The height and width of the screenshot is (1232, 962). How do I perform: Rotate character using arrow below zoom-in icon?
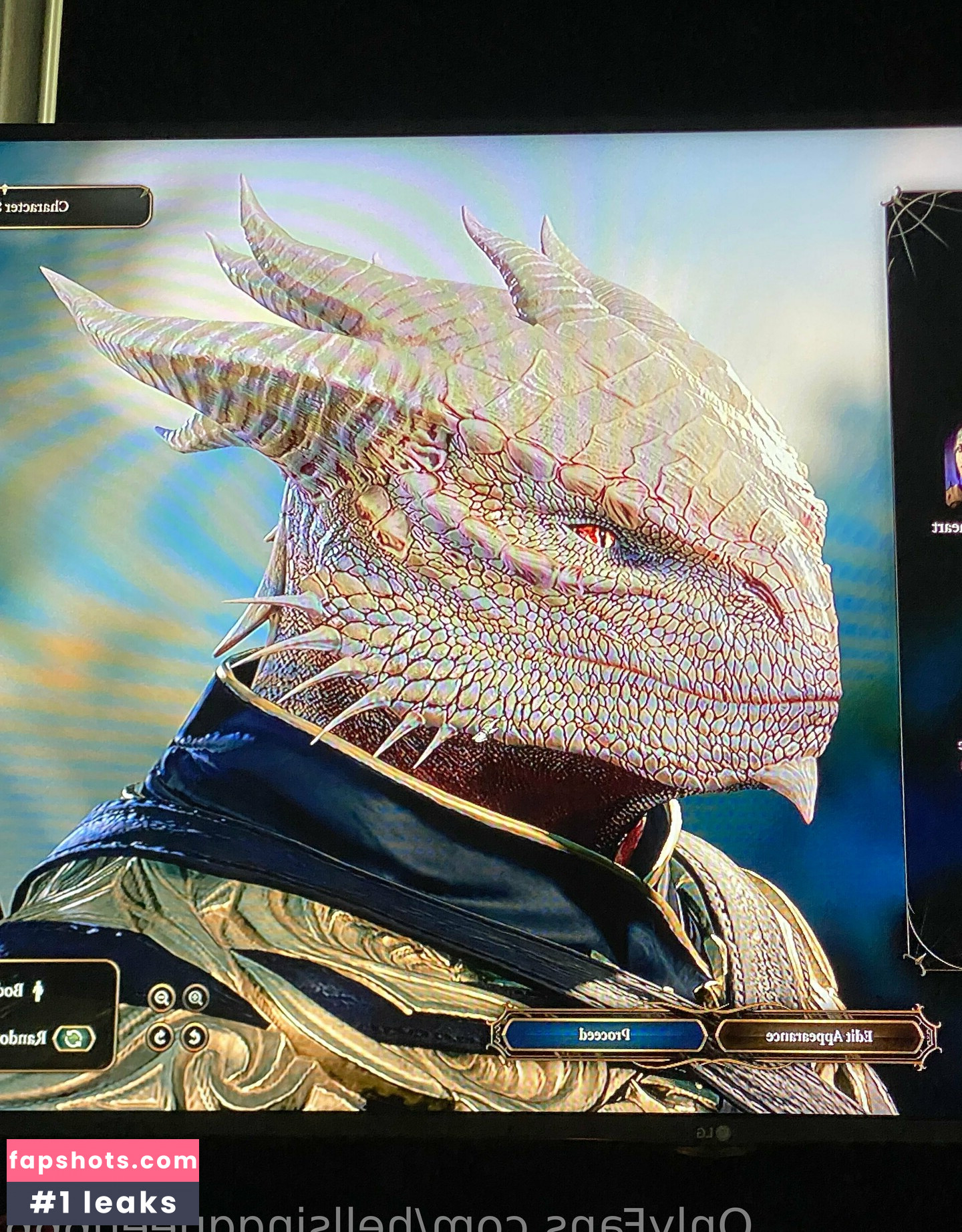[194, 1037]
